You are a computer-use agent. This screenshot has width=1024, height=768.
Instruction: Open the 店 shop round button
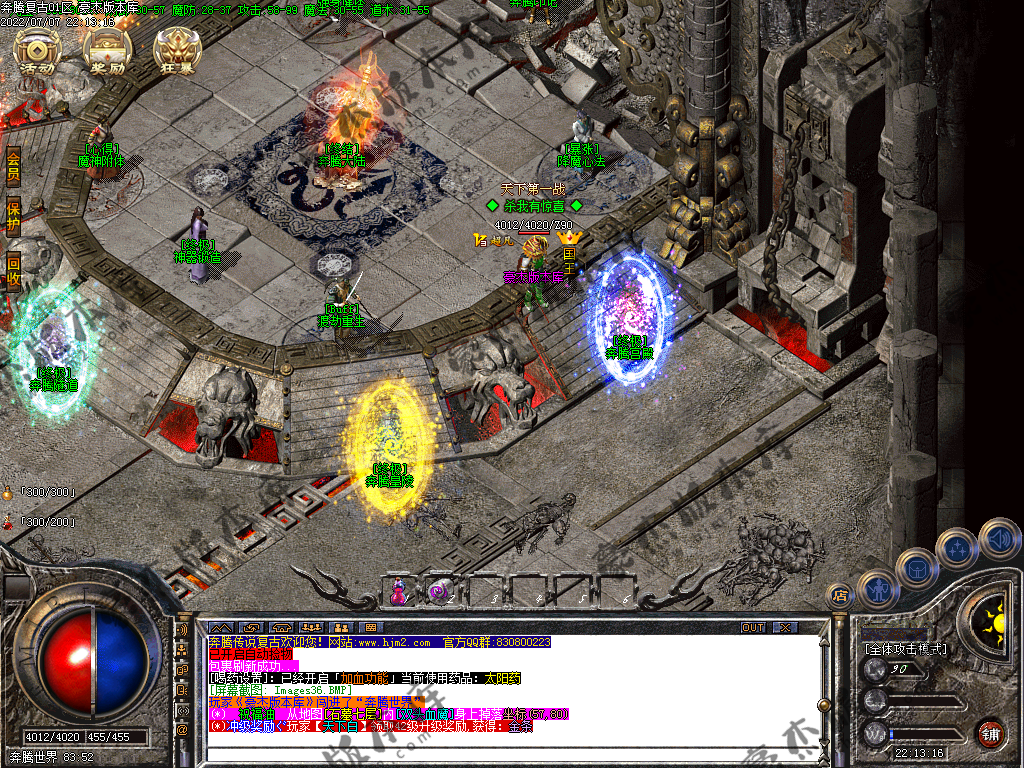pos(839,596)
